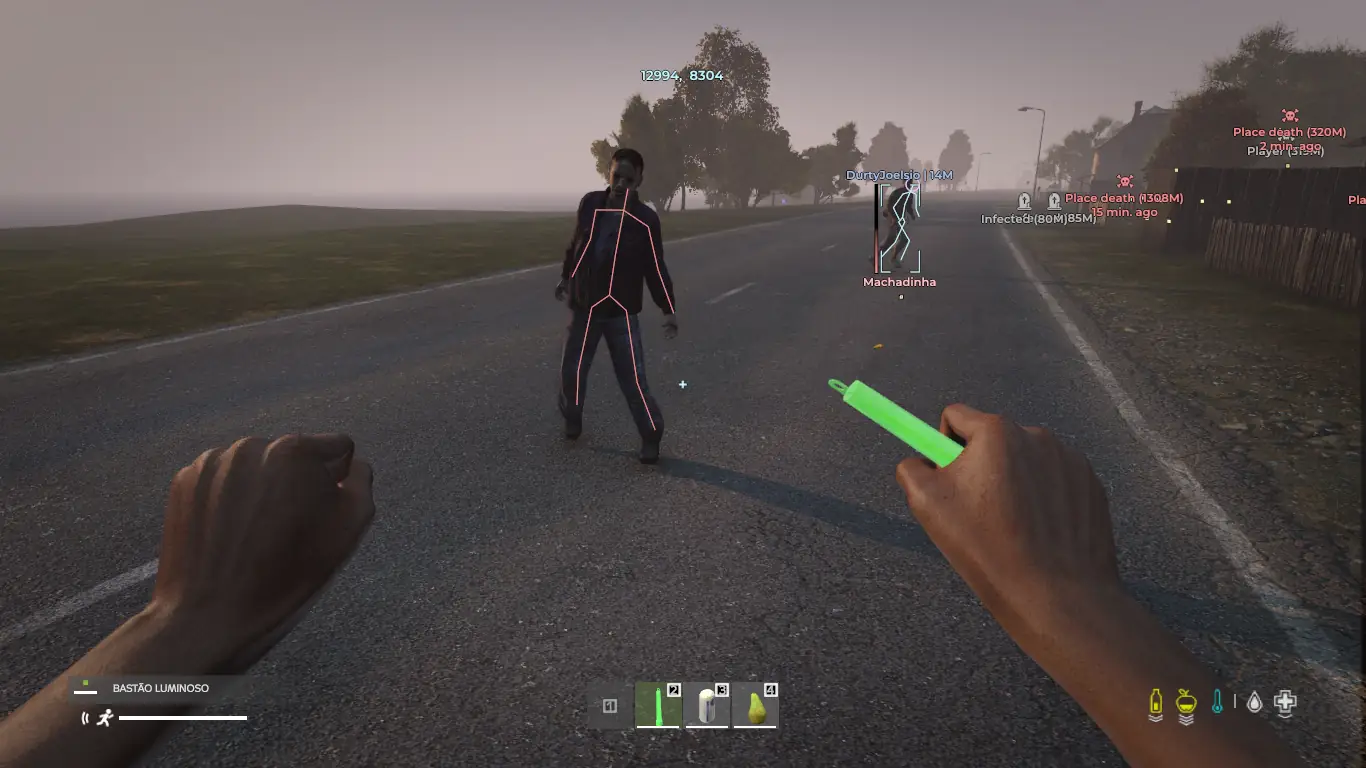Click the blue thermometer temperature icon
Viewport: 1366px width, 768px height.
tap(1217, 702)
